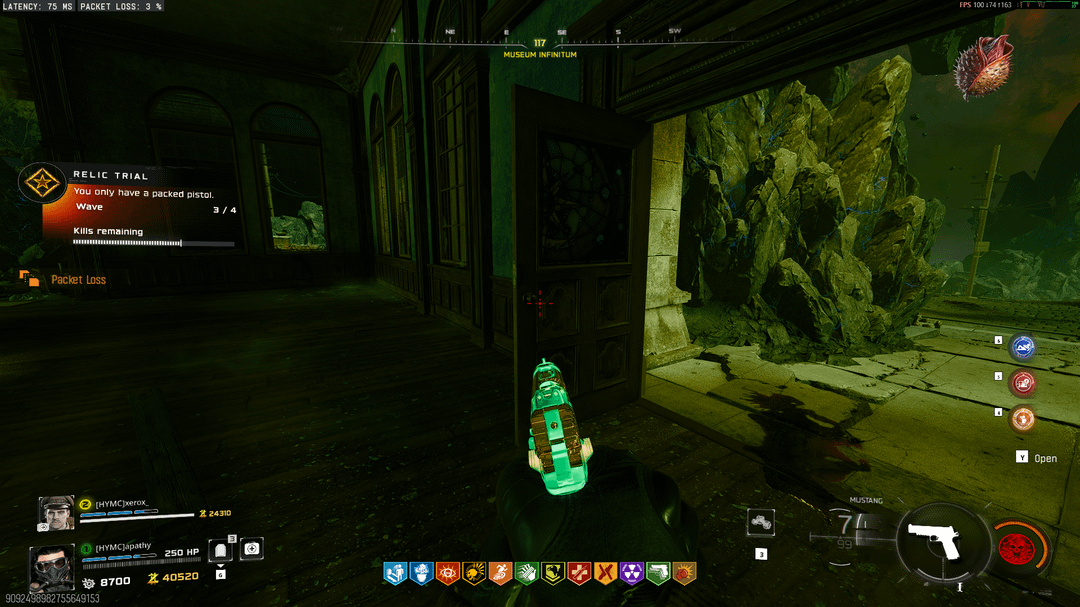
Task: Select the apathy player portrait
Action: tap(50, 566)
